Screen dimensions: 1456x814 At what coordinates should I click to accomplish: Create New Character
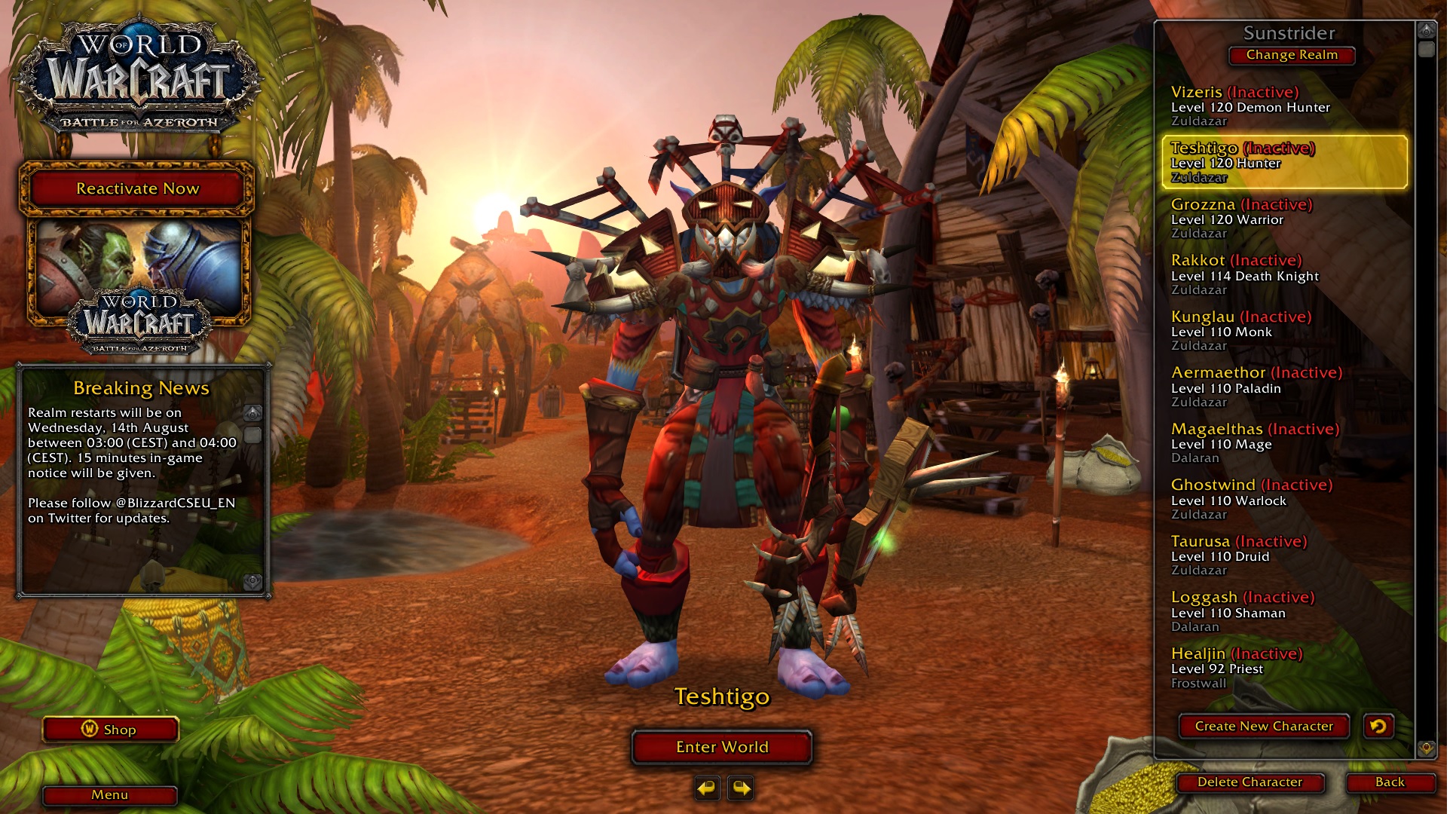point(1264,727)
